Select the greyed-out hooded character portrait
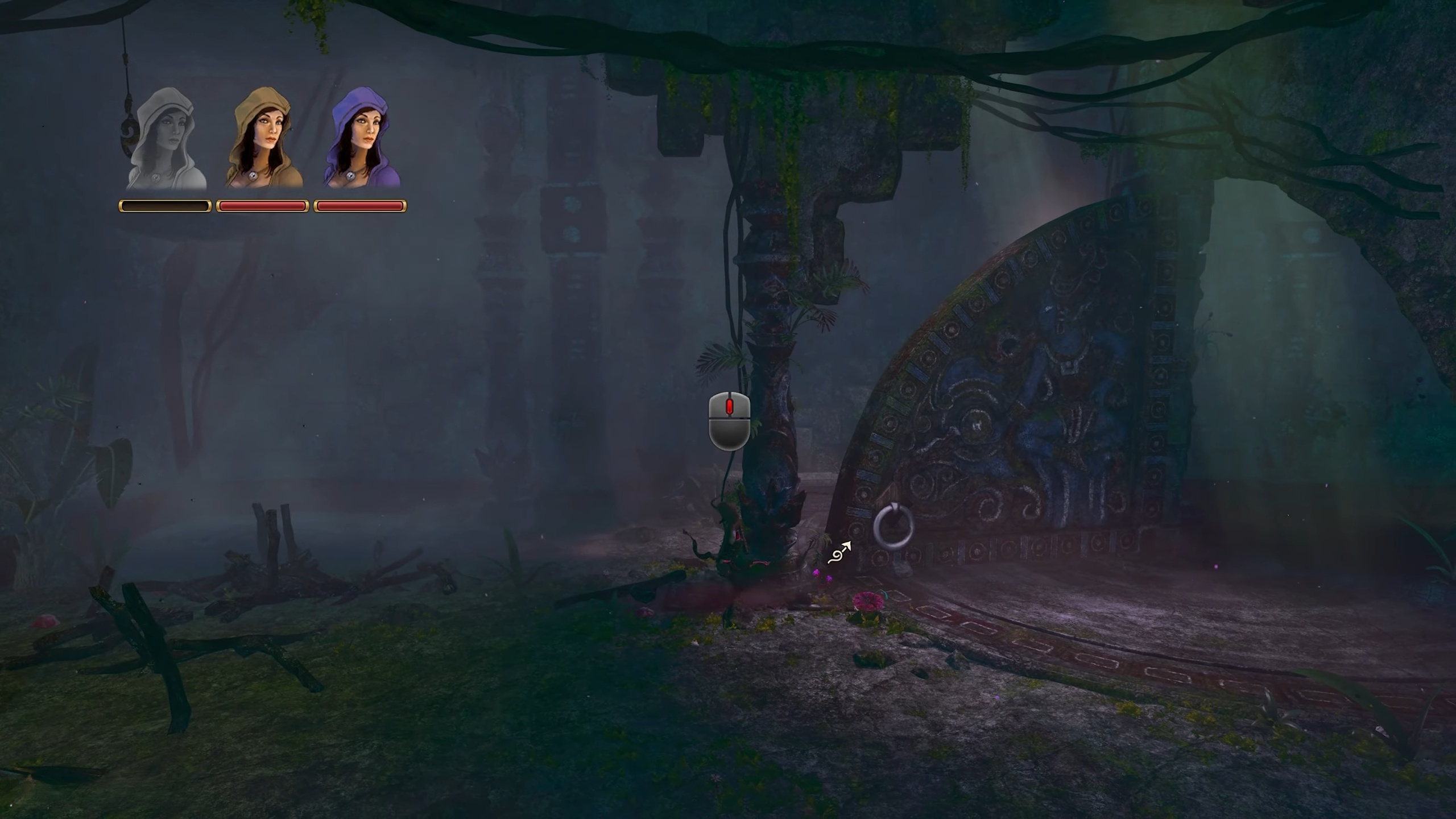Screen dimensions: 1456x819 tap(166, 139)
